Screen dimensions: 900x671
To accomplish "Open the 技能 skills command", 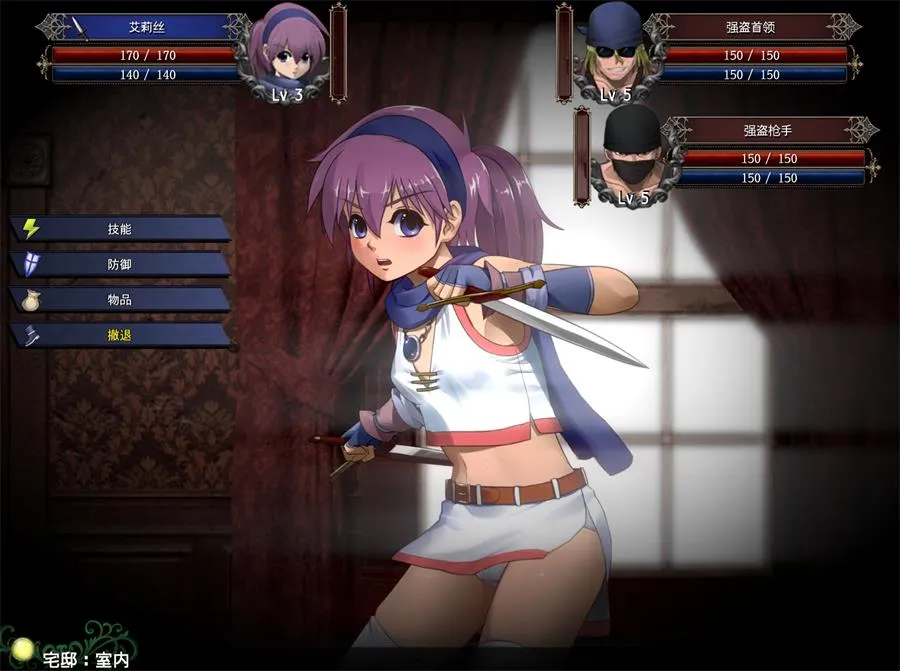I will [x=120, y=229].
